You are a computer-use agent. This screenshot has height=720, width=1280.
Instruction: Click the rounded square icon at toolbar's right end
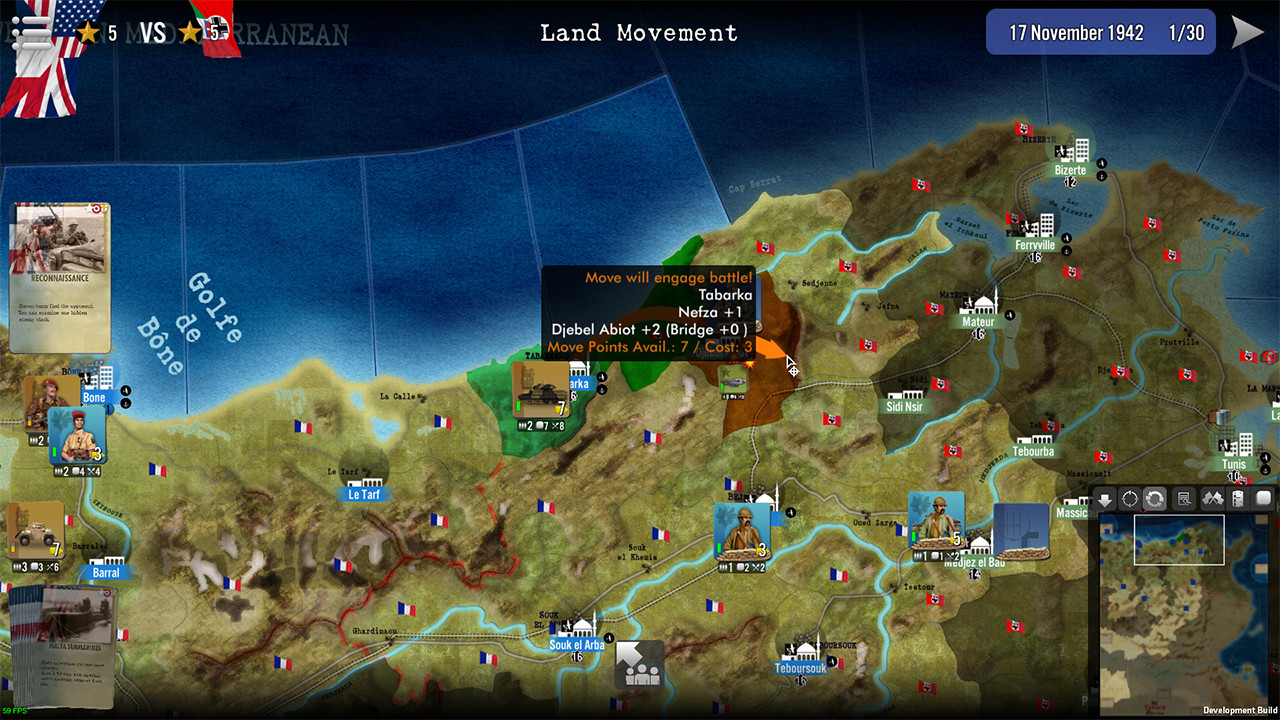tap(1263, 498)
